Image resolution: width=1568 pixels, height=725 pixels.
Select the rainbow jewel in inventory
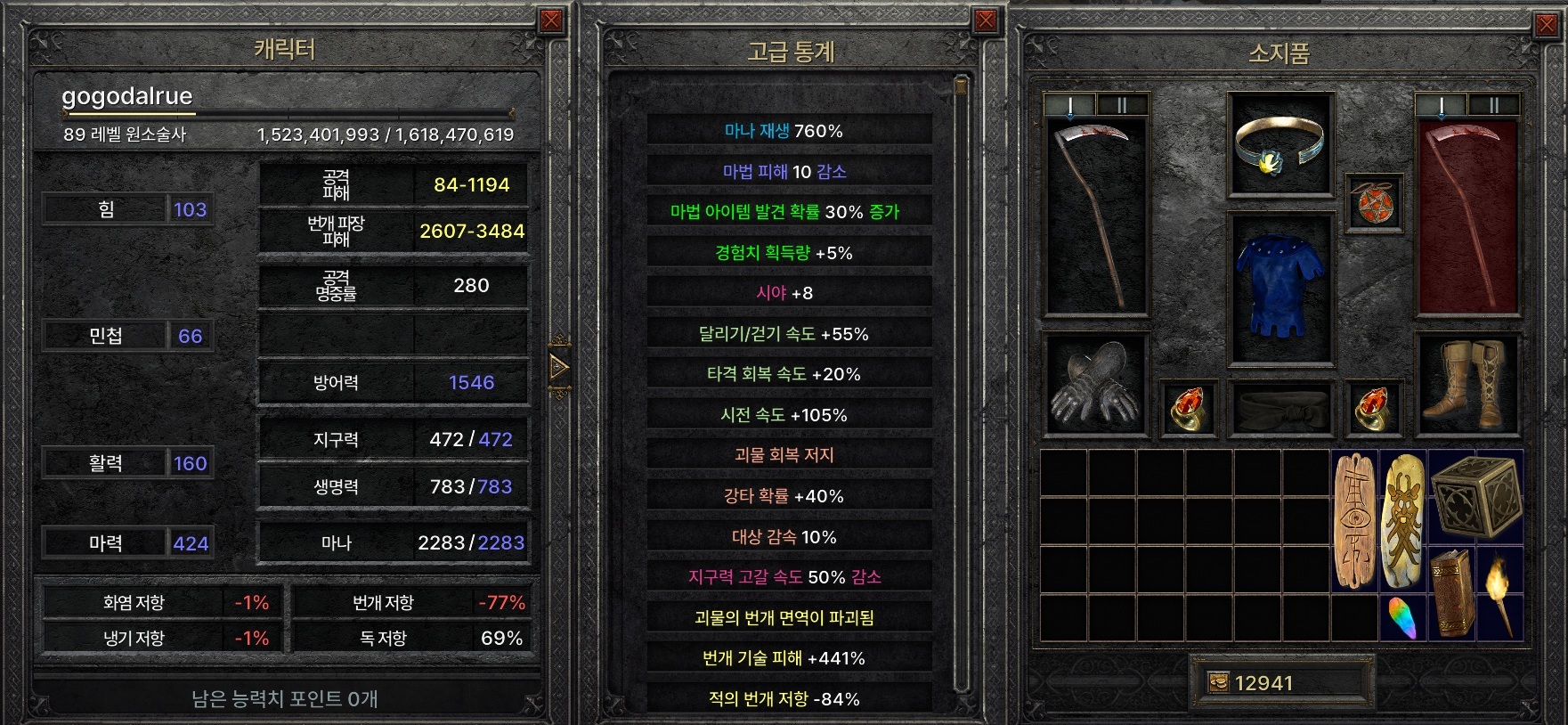click(x=1402, y=617)
